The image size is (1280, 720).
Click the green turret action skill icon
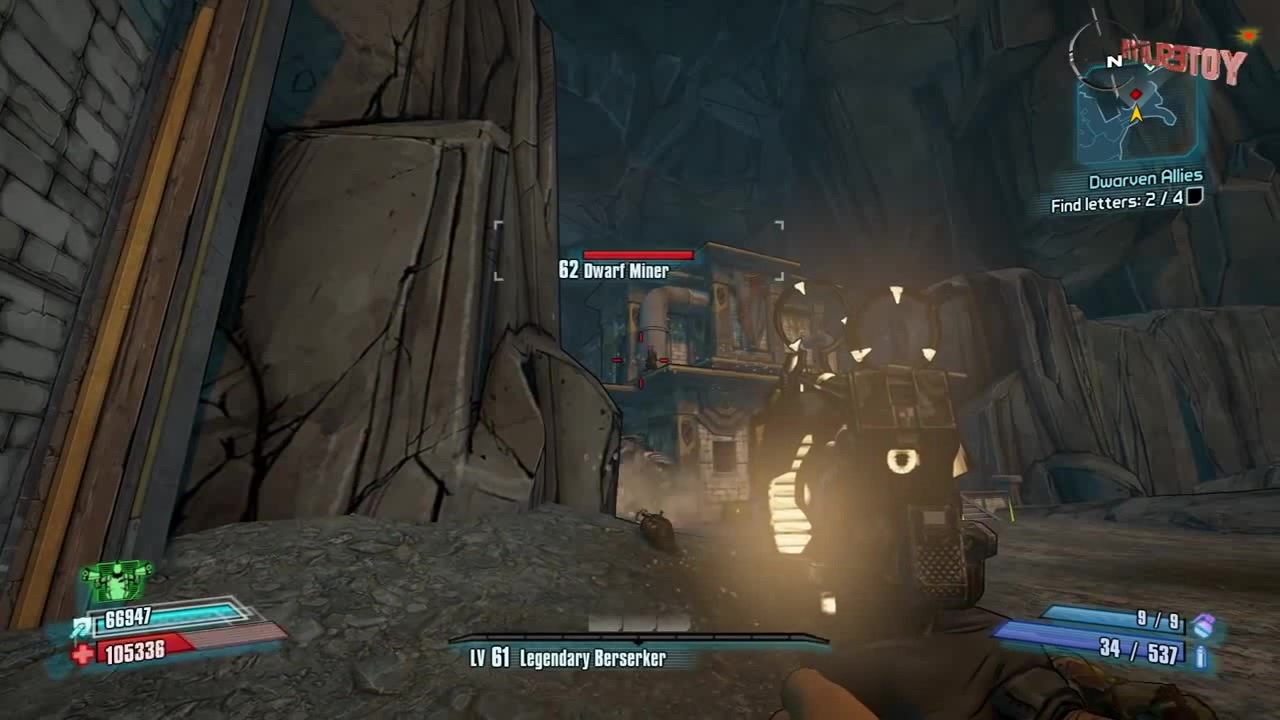pos(117,580)
